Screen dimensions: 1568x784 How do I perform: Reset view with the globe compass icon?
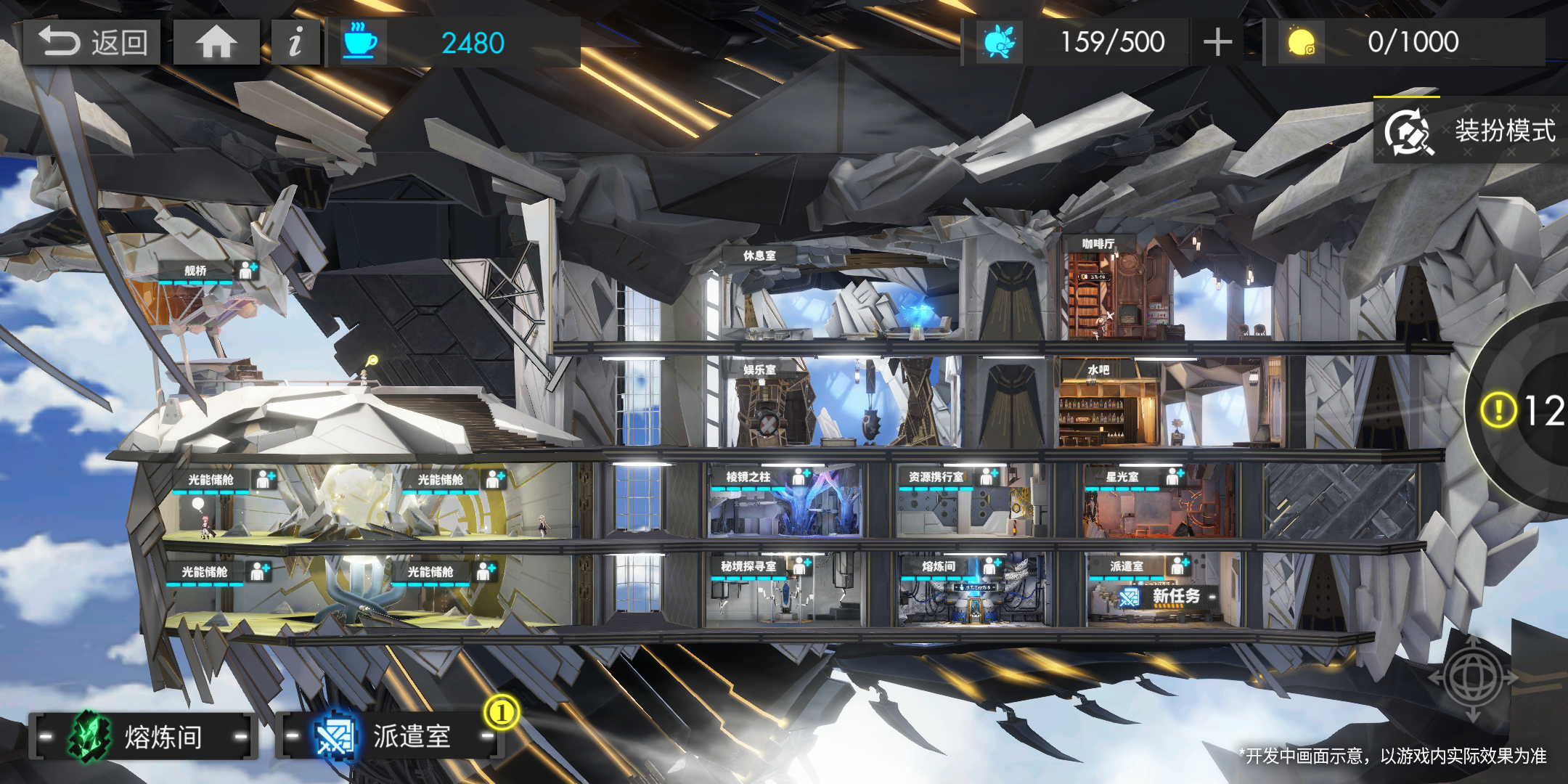pyautogui.click(x=1473, y=677)
